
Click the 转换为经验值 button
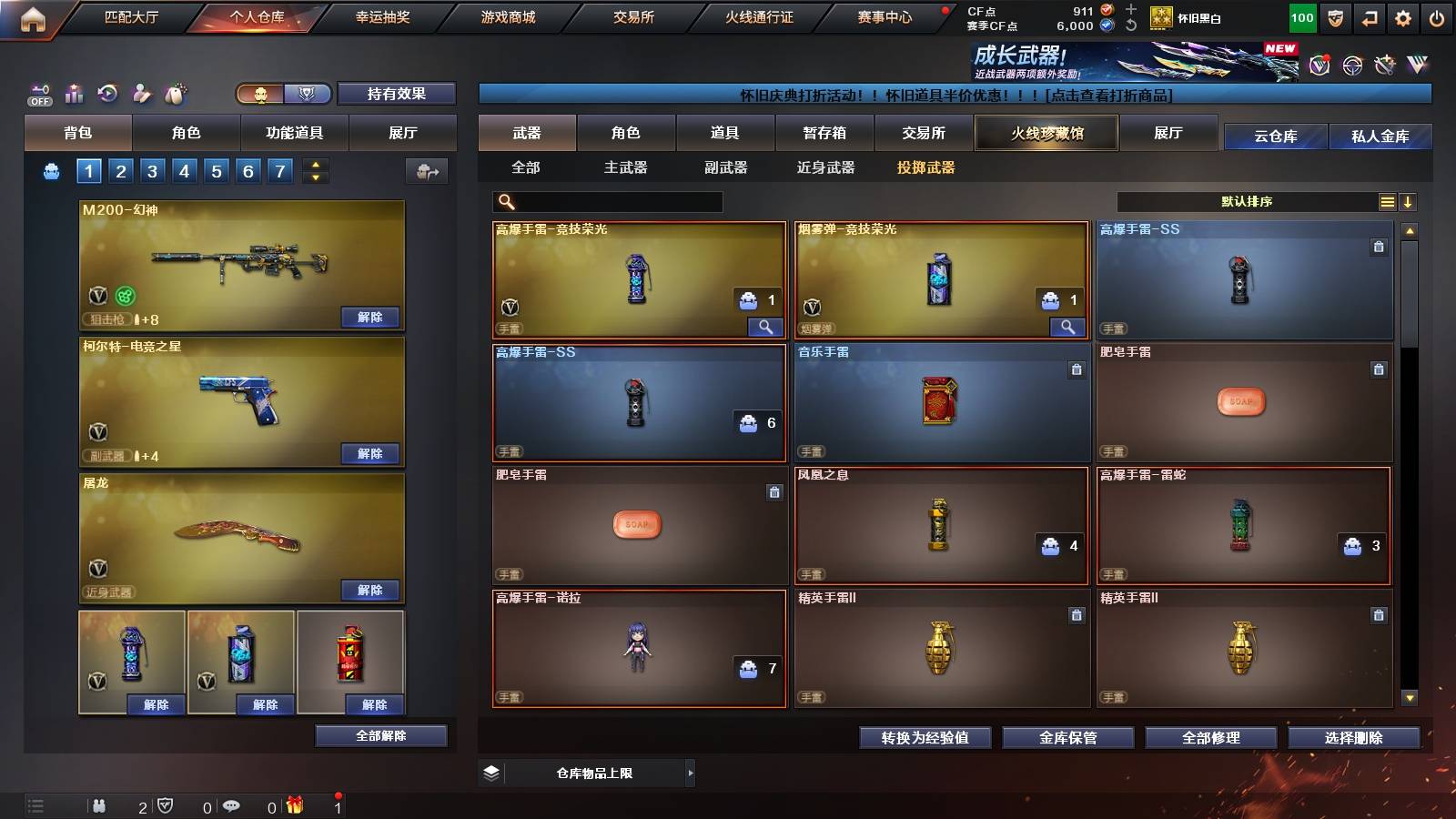click(925, 738)
